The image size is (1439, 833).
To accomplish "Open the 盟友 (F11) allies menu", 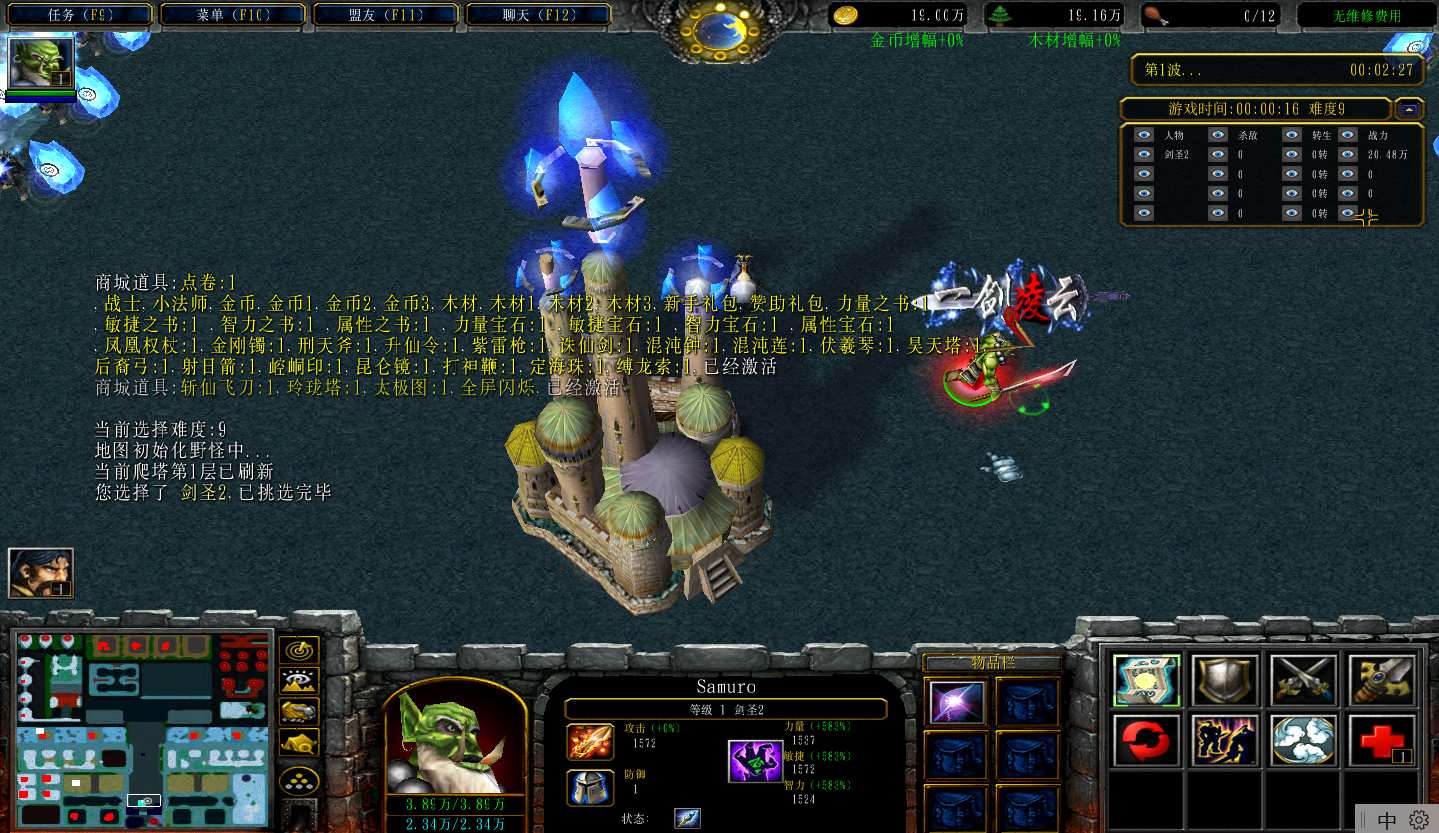I will click(385, 15).
